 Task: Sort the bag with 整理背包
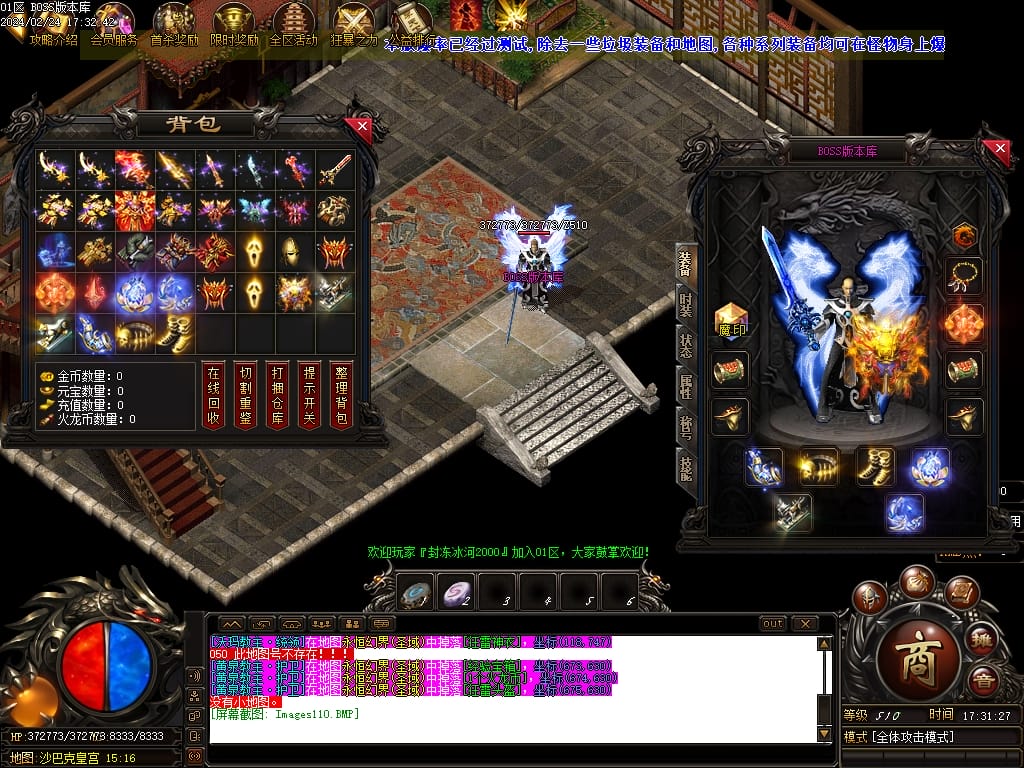pyautogui.click(x=341, y=396)
